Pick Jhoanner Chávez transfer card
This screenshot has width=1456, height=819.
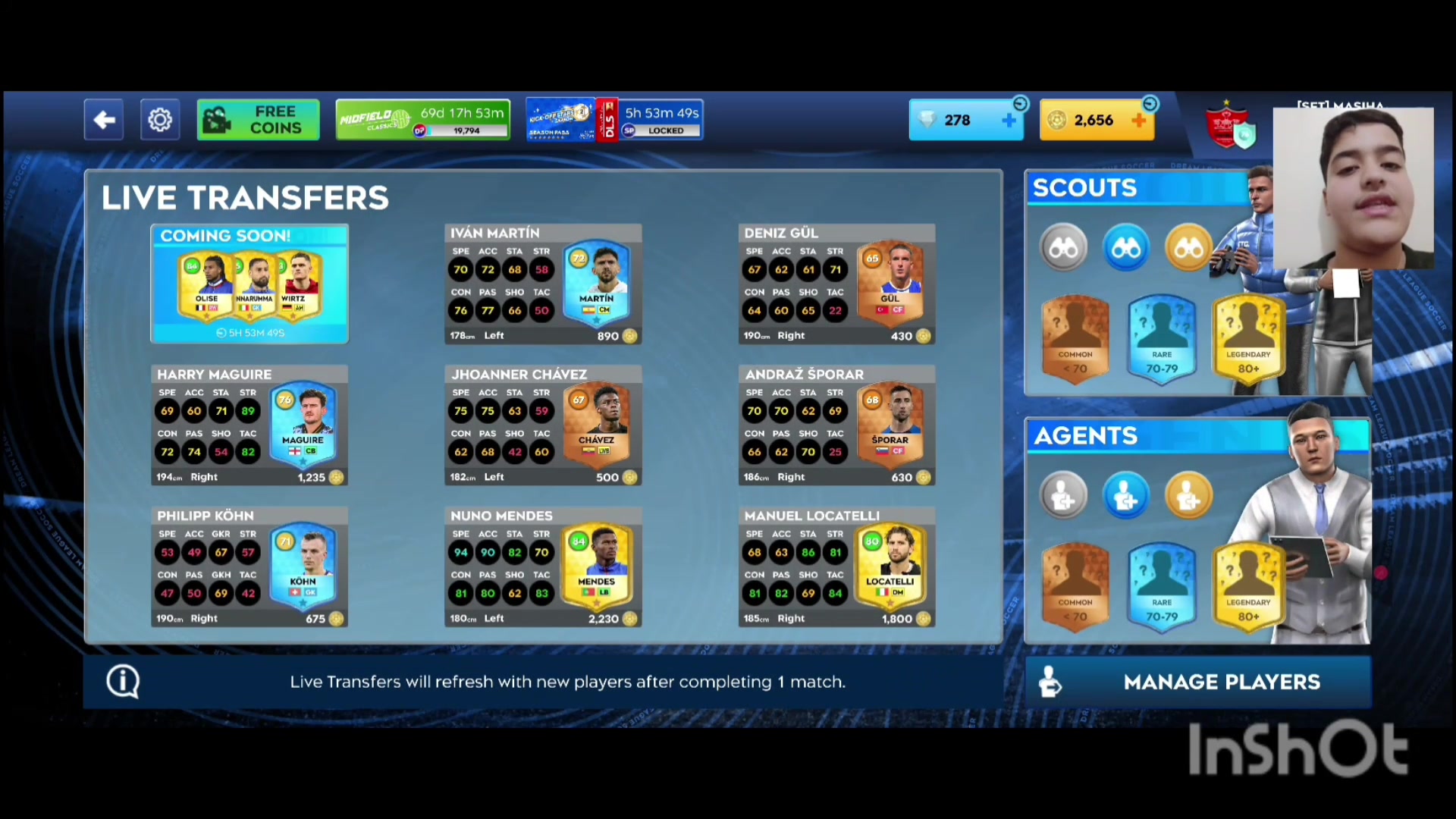click(x=543, y=425)
